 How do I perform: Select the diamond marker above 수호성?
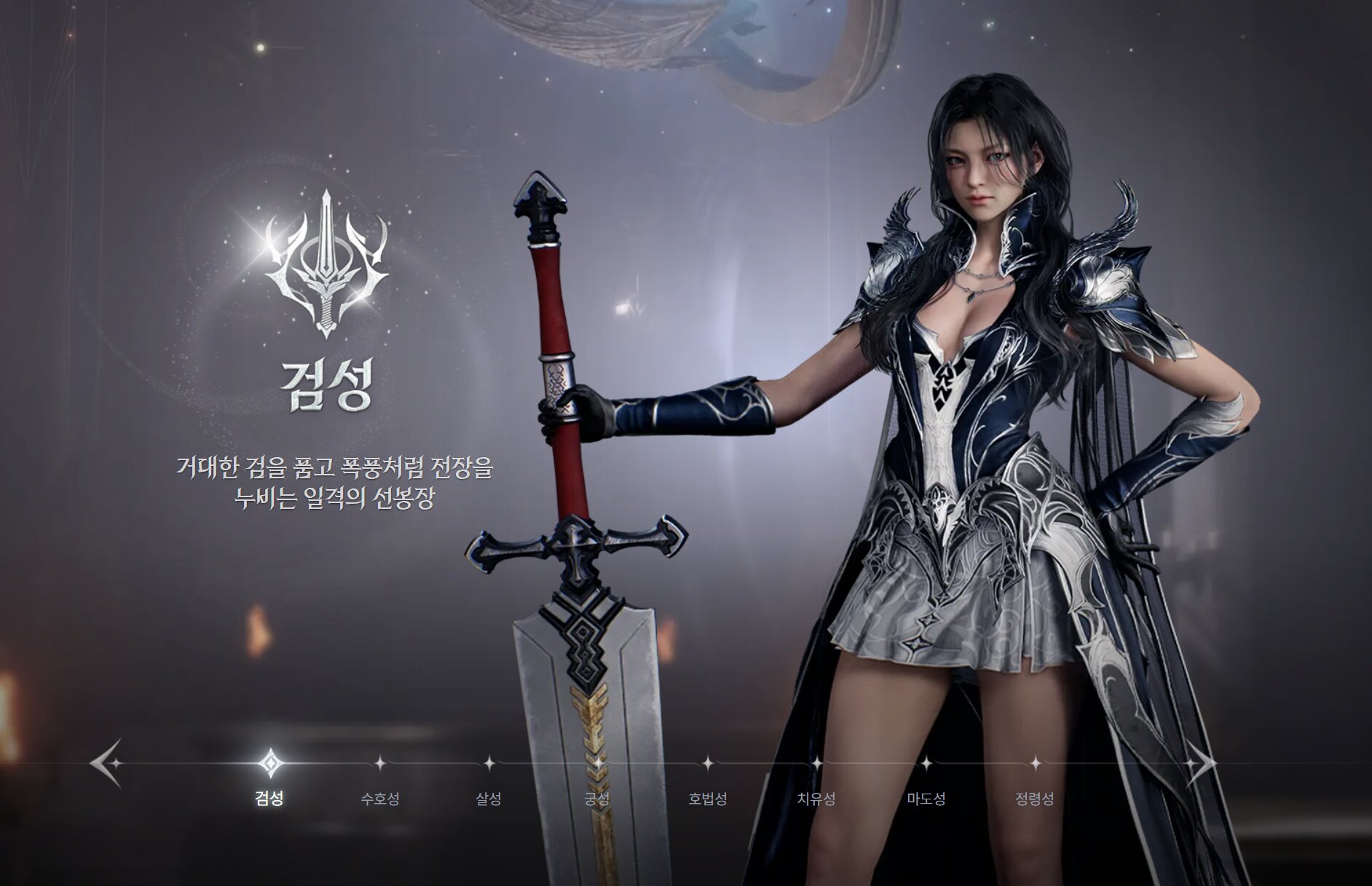[382, 764]
